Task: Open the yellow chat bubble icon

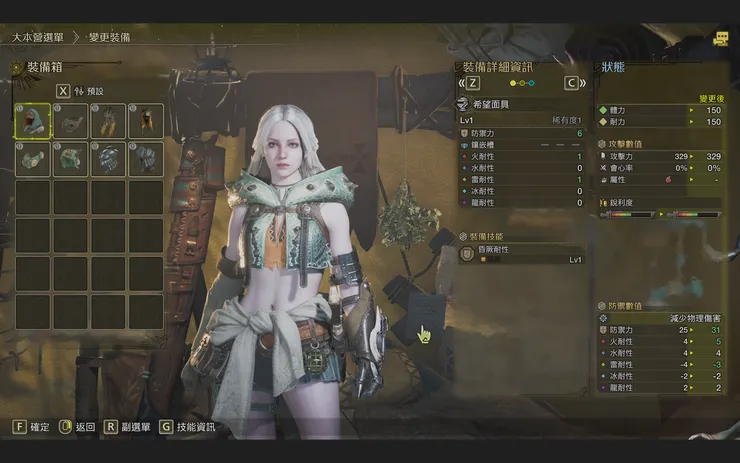Action: pos(721,38)
